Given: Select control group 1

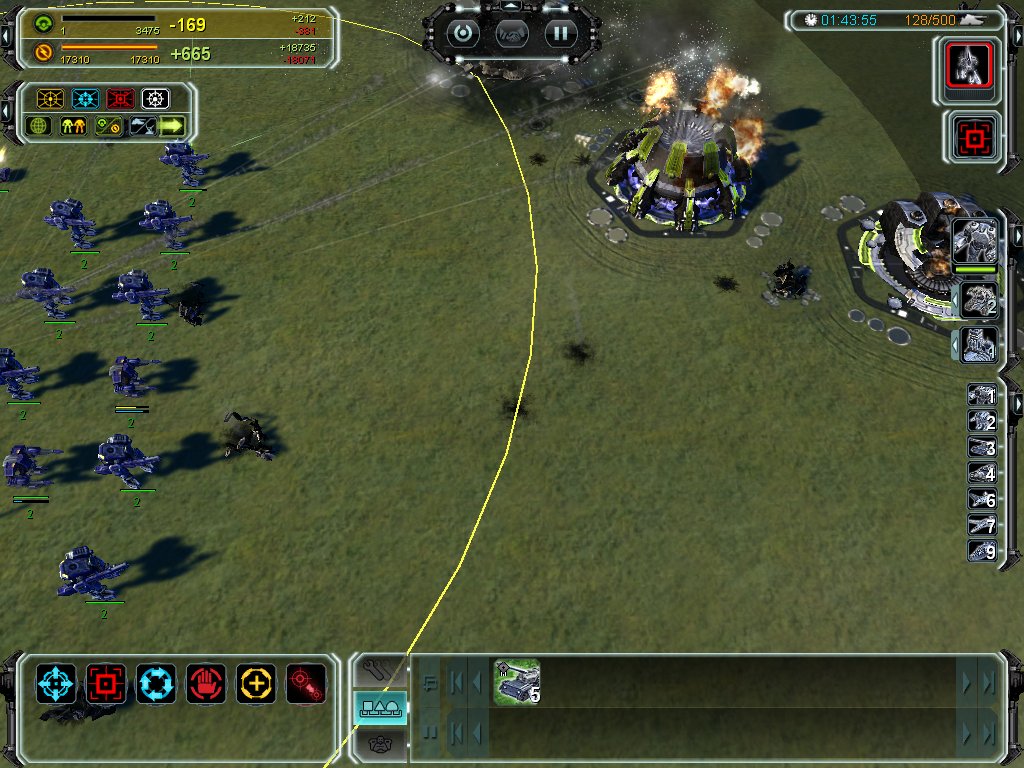Looking at the screenshot, I should (x=982, y=396).
